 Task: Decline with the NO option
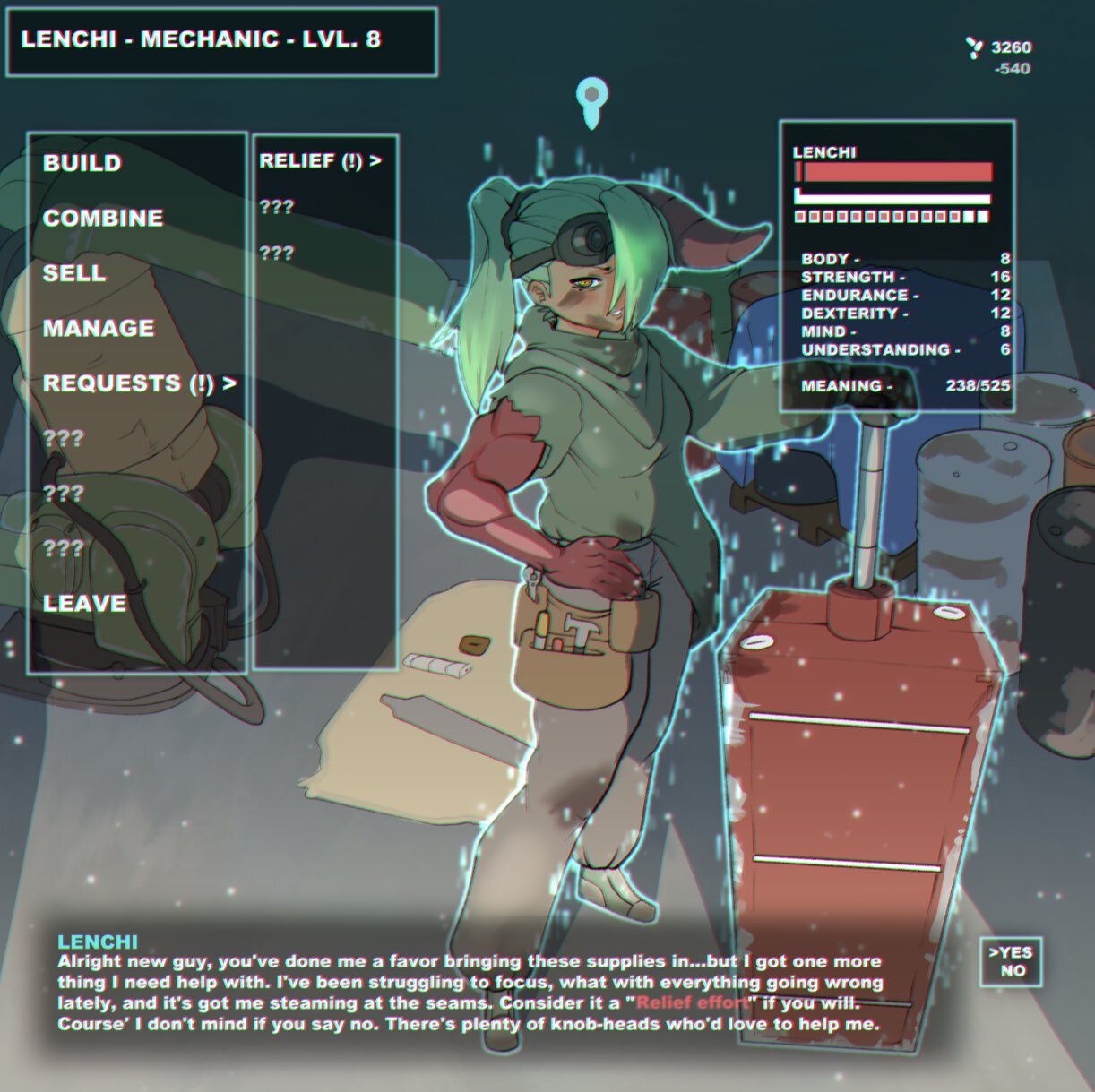1013,971
